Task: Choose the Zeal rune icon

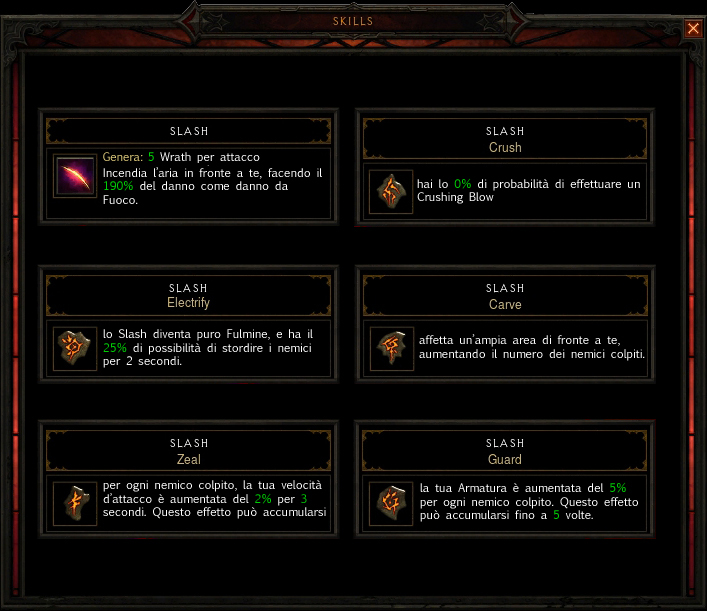Action: tap(75, 503)
